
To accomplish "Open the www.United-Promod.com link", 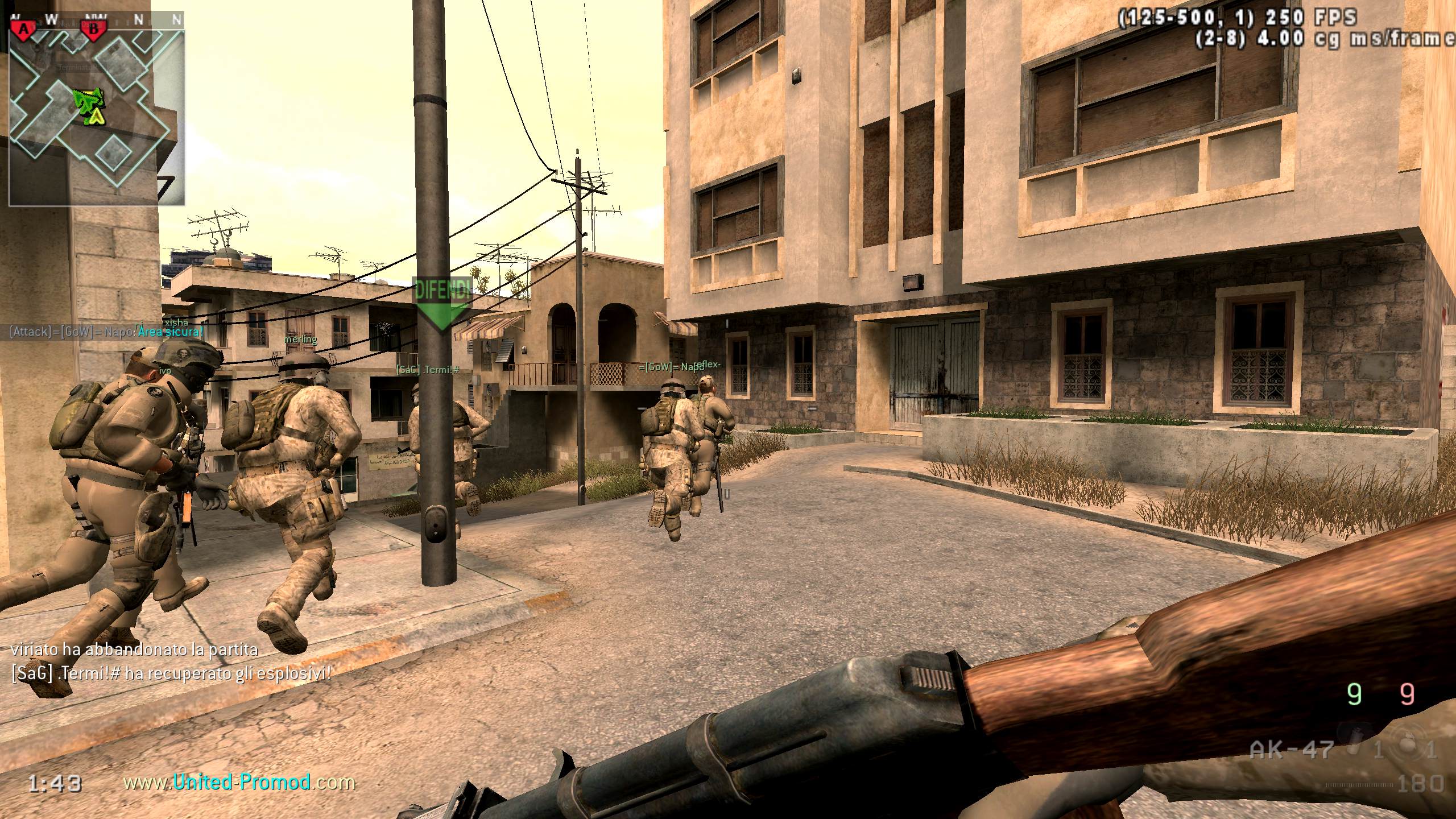I will coord(239,783).
